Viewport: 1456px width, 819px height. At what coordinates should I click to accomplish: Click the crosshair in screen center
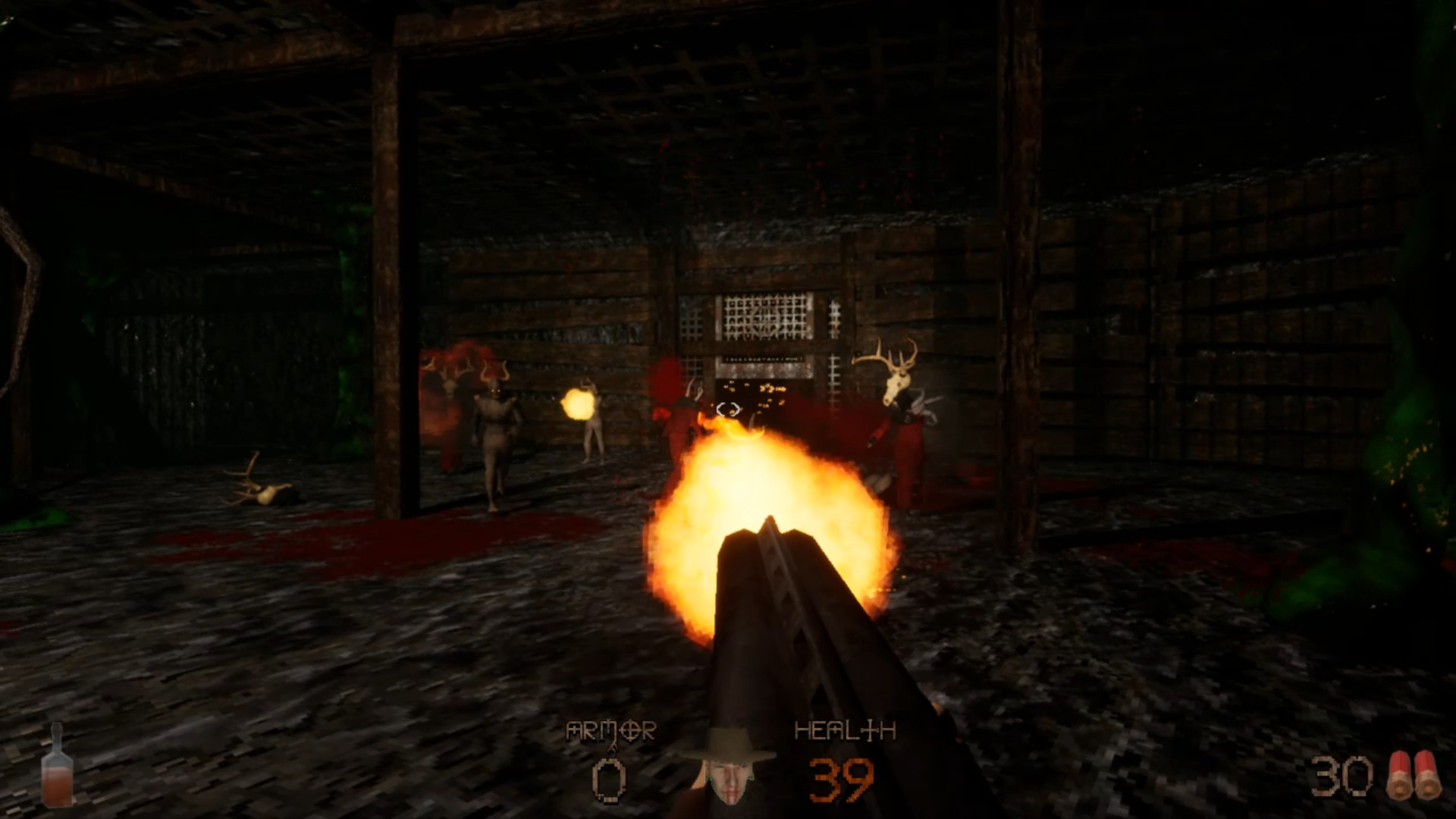pyautogui.click(x=728, y=409)
